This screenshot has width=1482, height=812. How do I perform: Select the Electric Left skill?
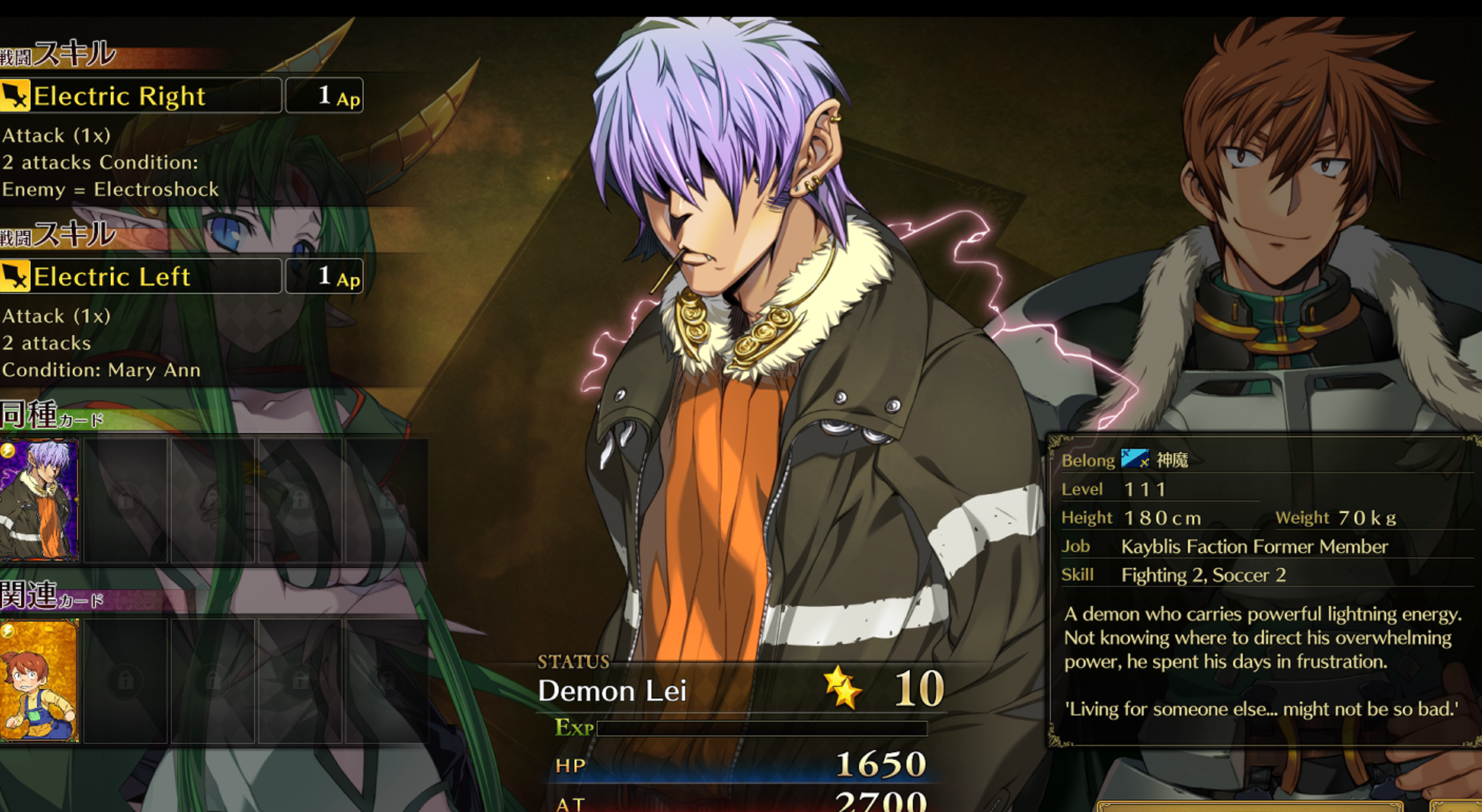141,276
